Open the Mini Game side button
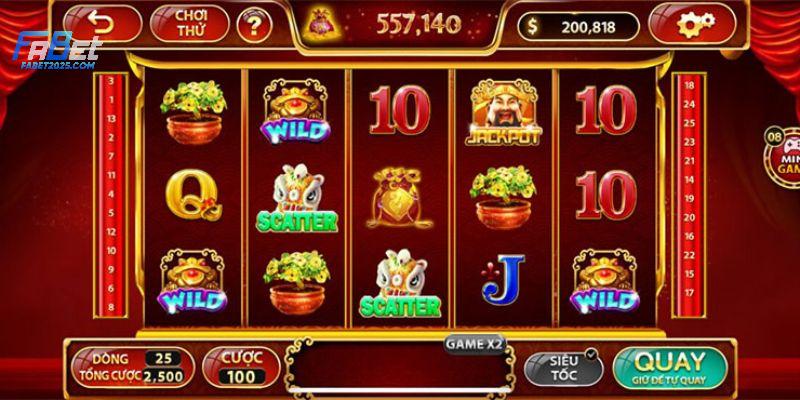This screenshot has height=400, width=800. click(783, 157)
